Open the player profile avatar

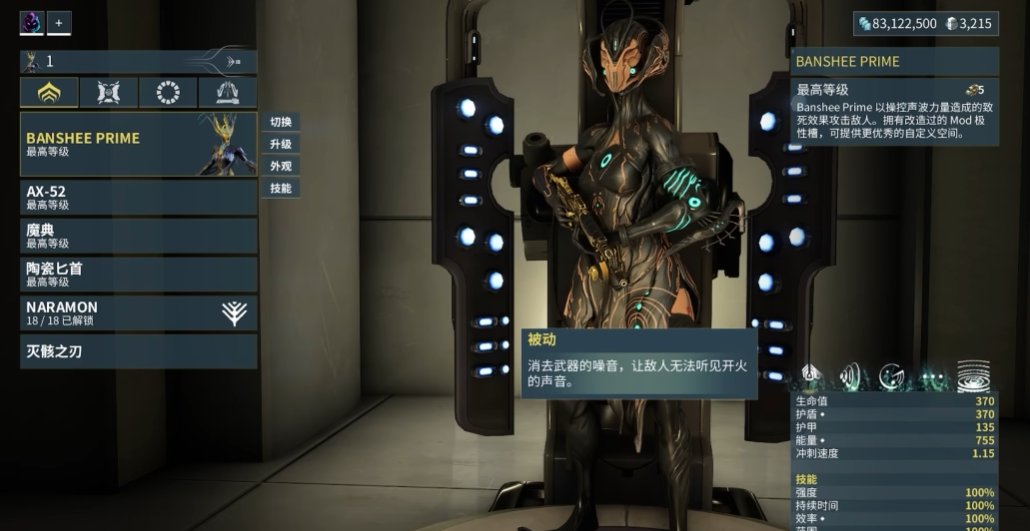[x=32, y=22]
